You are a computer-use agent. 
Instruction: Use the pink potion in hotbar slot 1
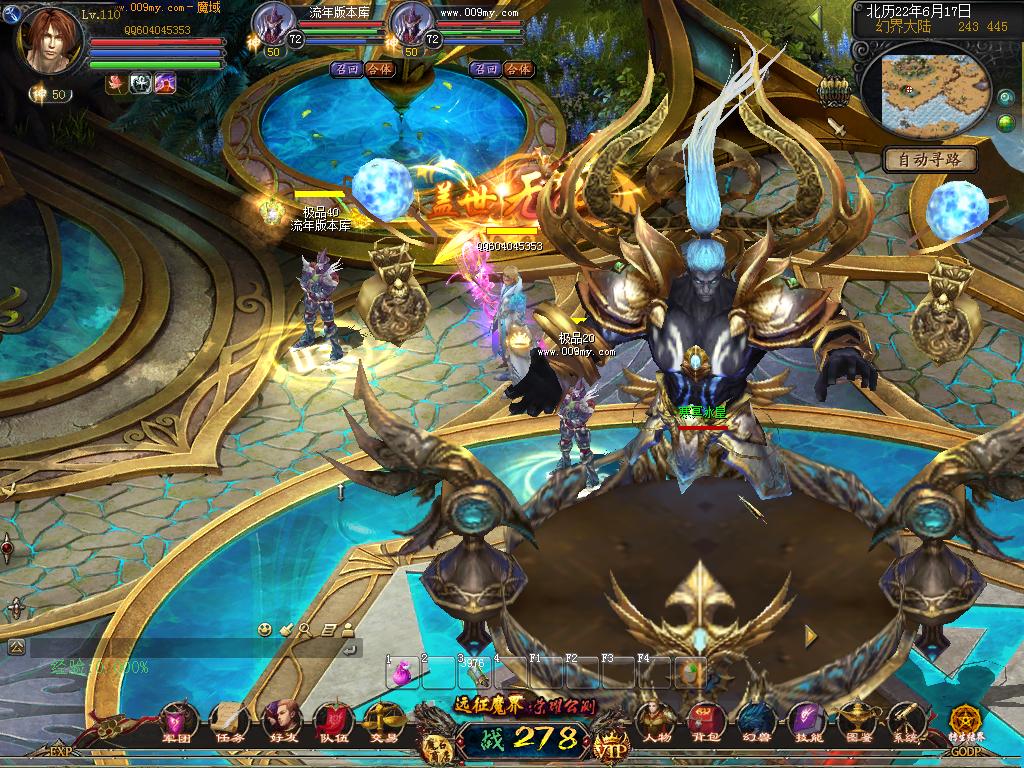click(405, 674)
